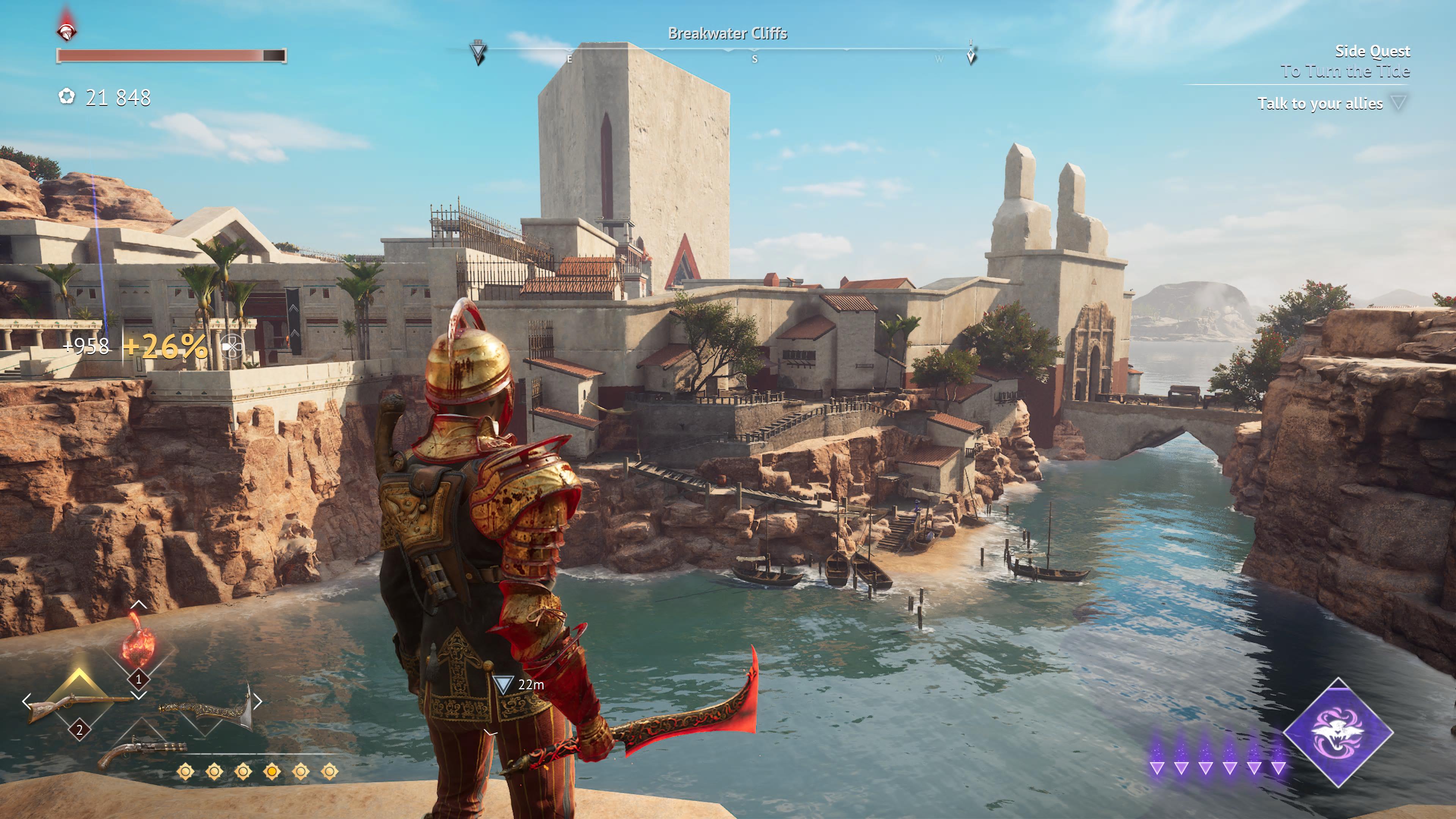The height and width of the screenshot is (819, 1456).
Task: Click the 22m objective waypoint marker
Action: point(502,684)
